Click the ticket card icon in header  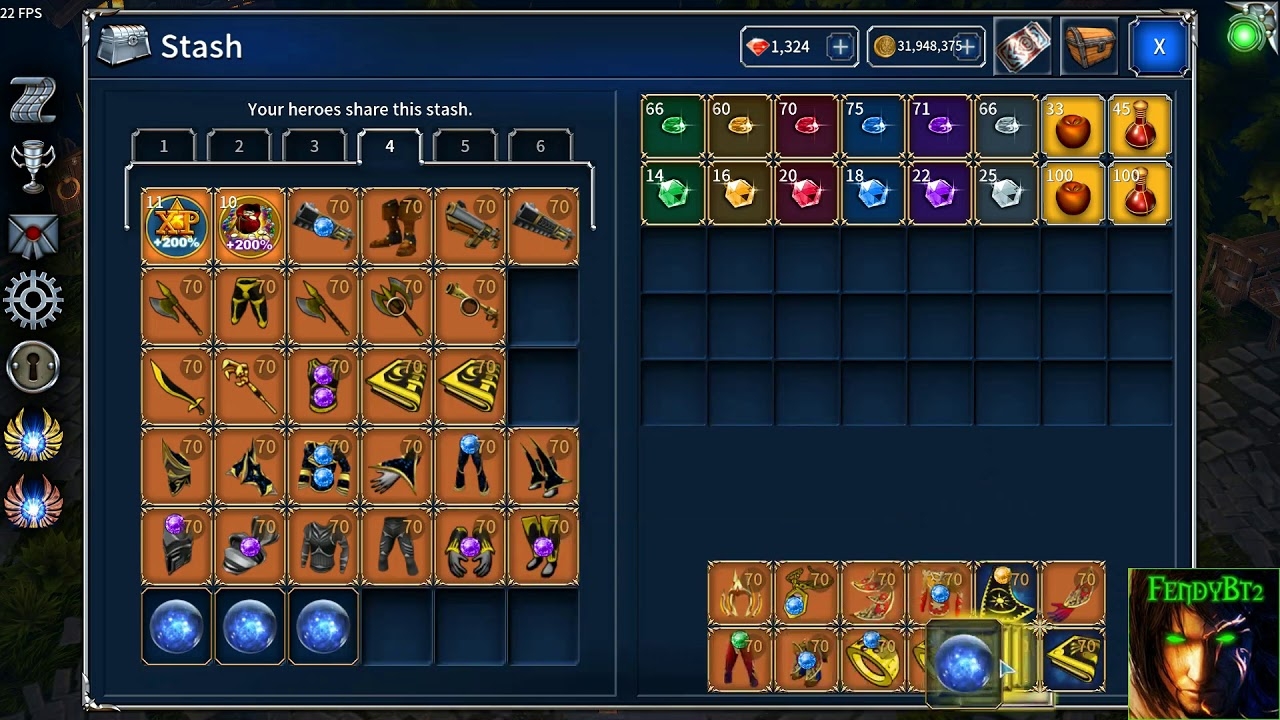coord(1023,46)
